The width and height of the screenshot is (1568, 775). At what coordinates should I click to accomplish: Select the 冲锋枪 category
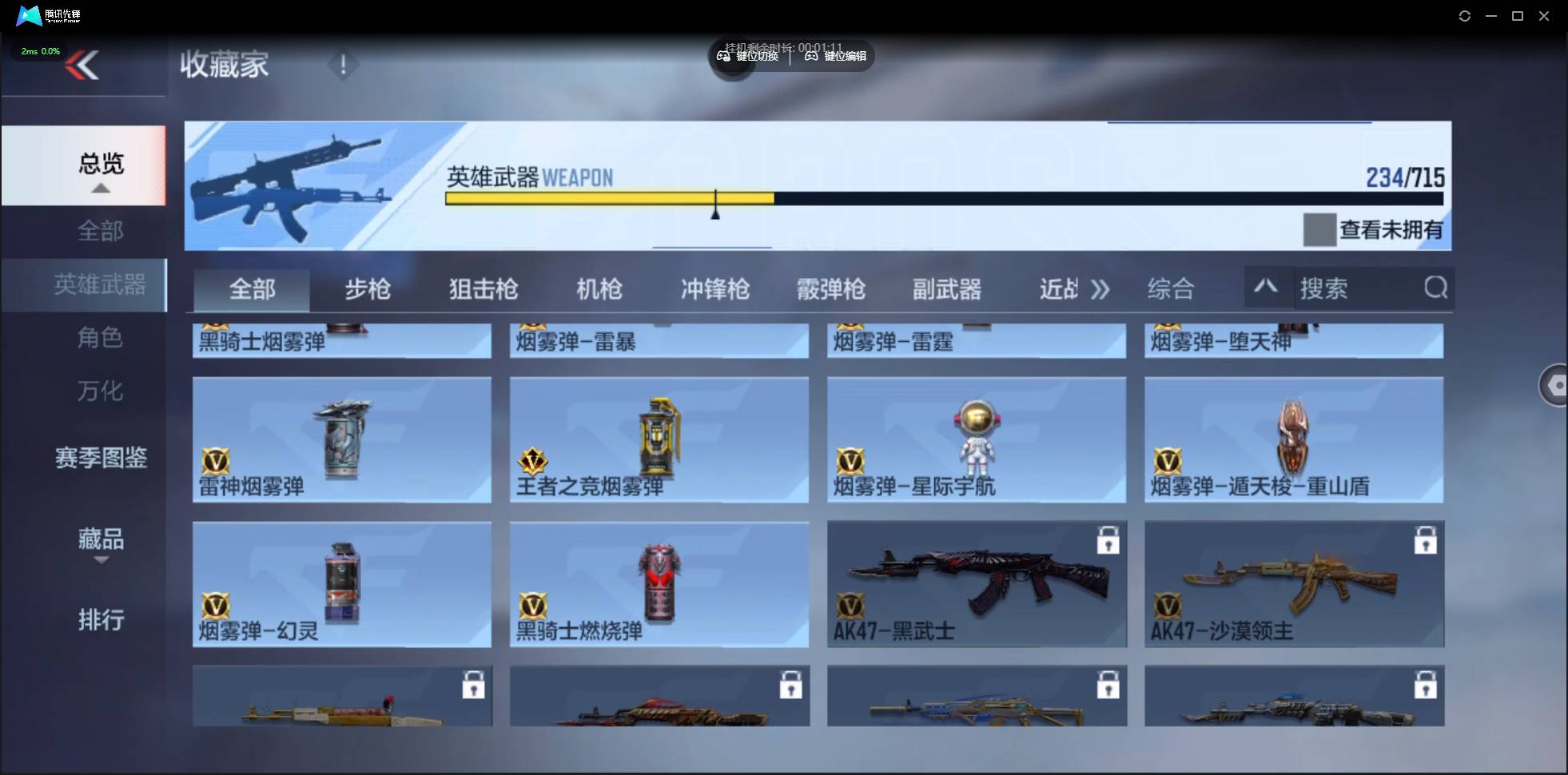click(714, 289)
